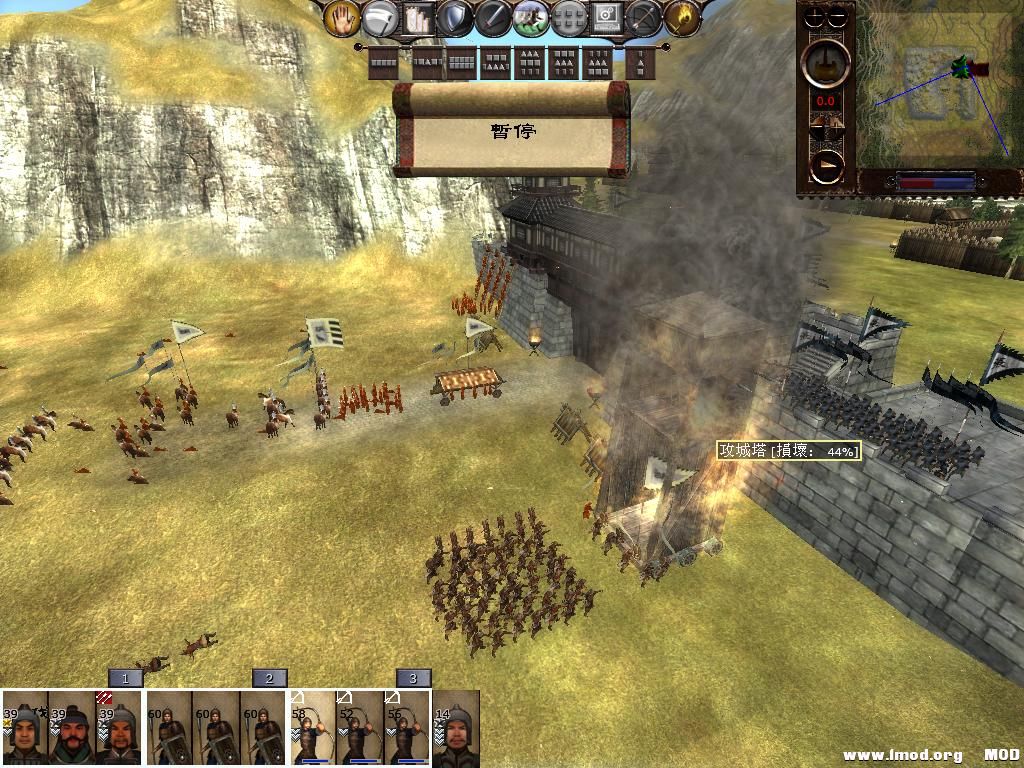Zoom out the minimap with minus button
Image resolution: width=1024 pixels, height=768 pixels.
[x=838, y=17]
